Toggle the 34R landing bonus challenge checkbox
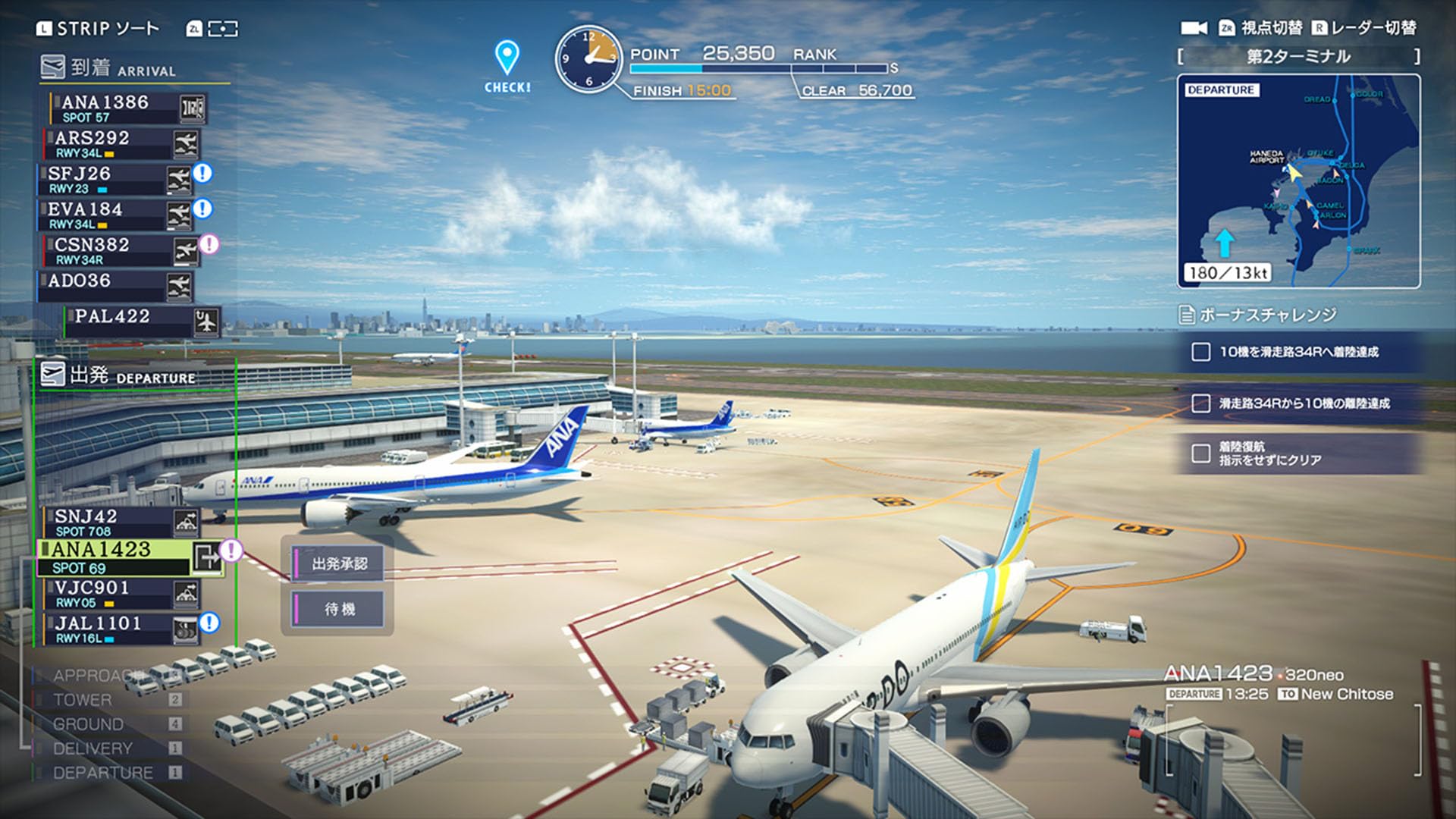This screenshot has height=819, width=1456. [1200, 352]
